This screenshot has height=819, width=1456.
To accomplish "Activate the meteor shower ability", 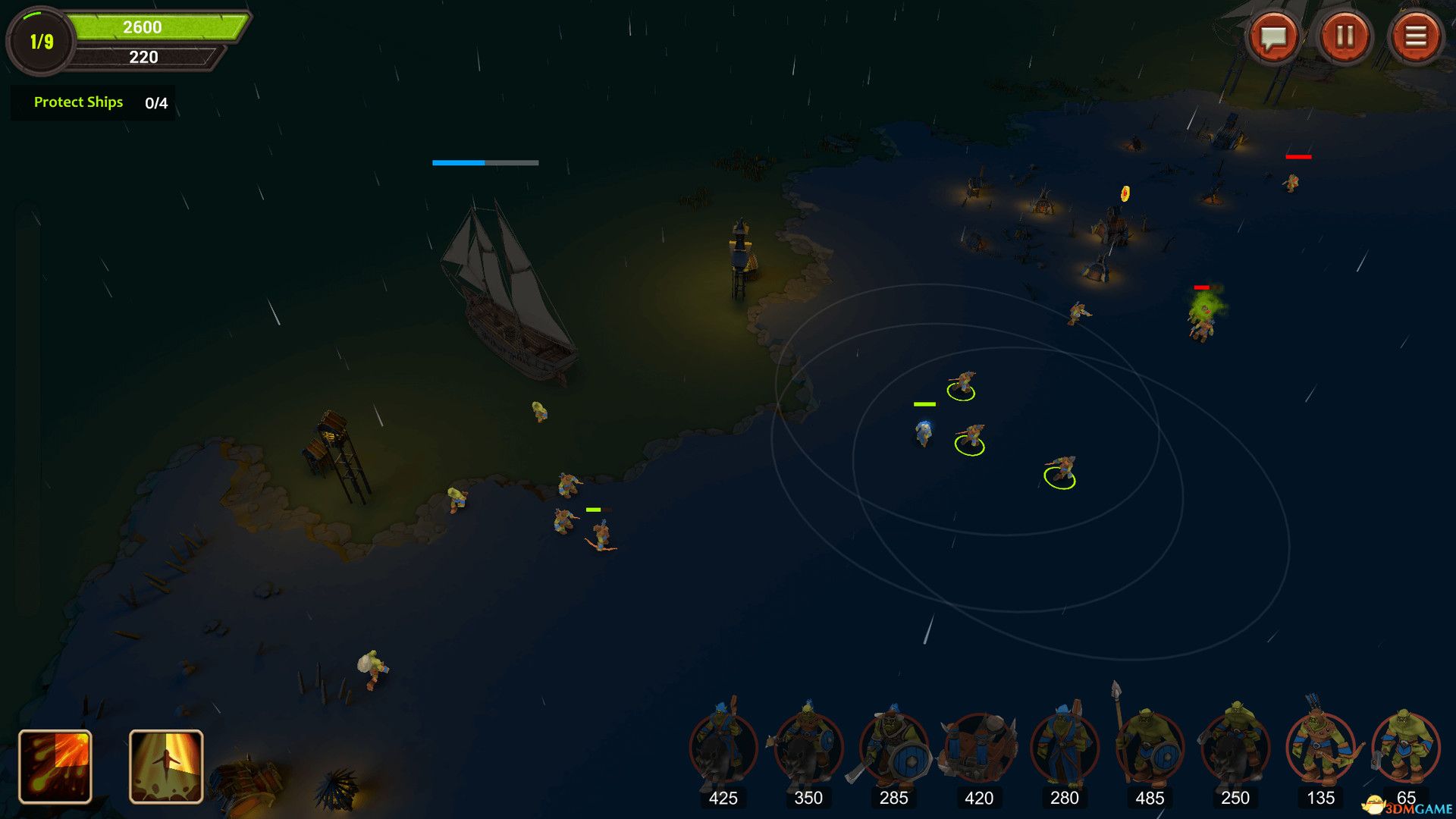I will (x=55, y=766).
